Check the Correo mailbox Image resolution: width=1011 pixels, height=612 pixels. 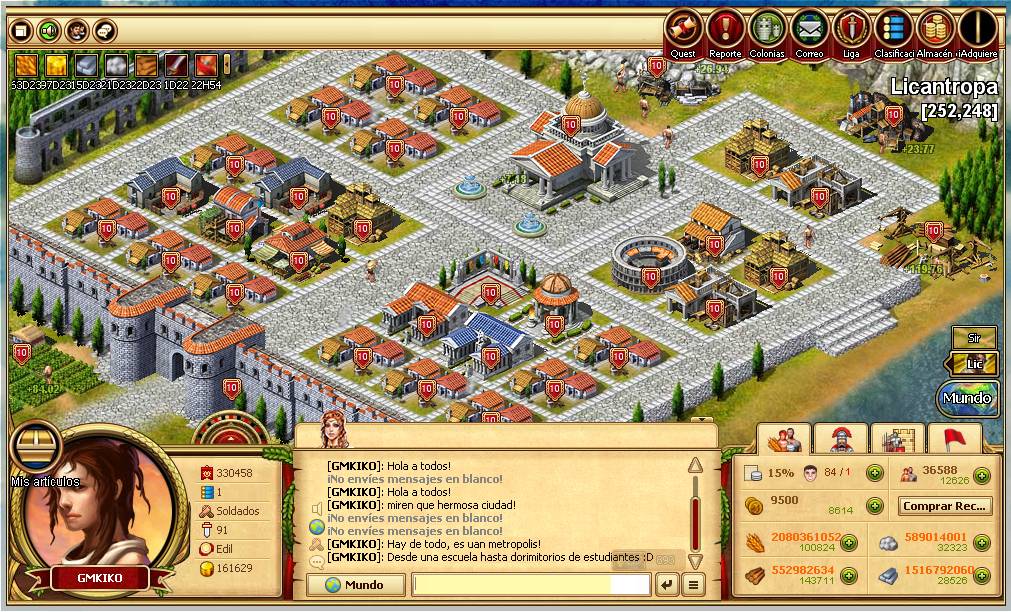(810, 28)
